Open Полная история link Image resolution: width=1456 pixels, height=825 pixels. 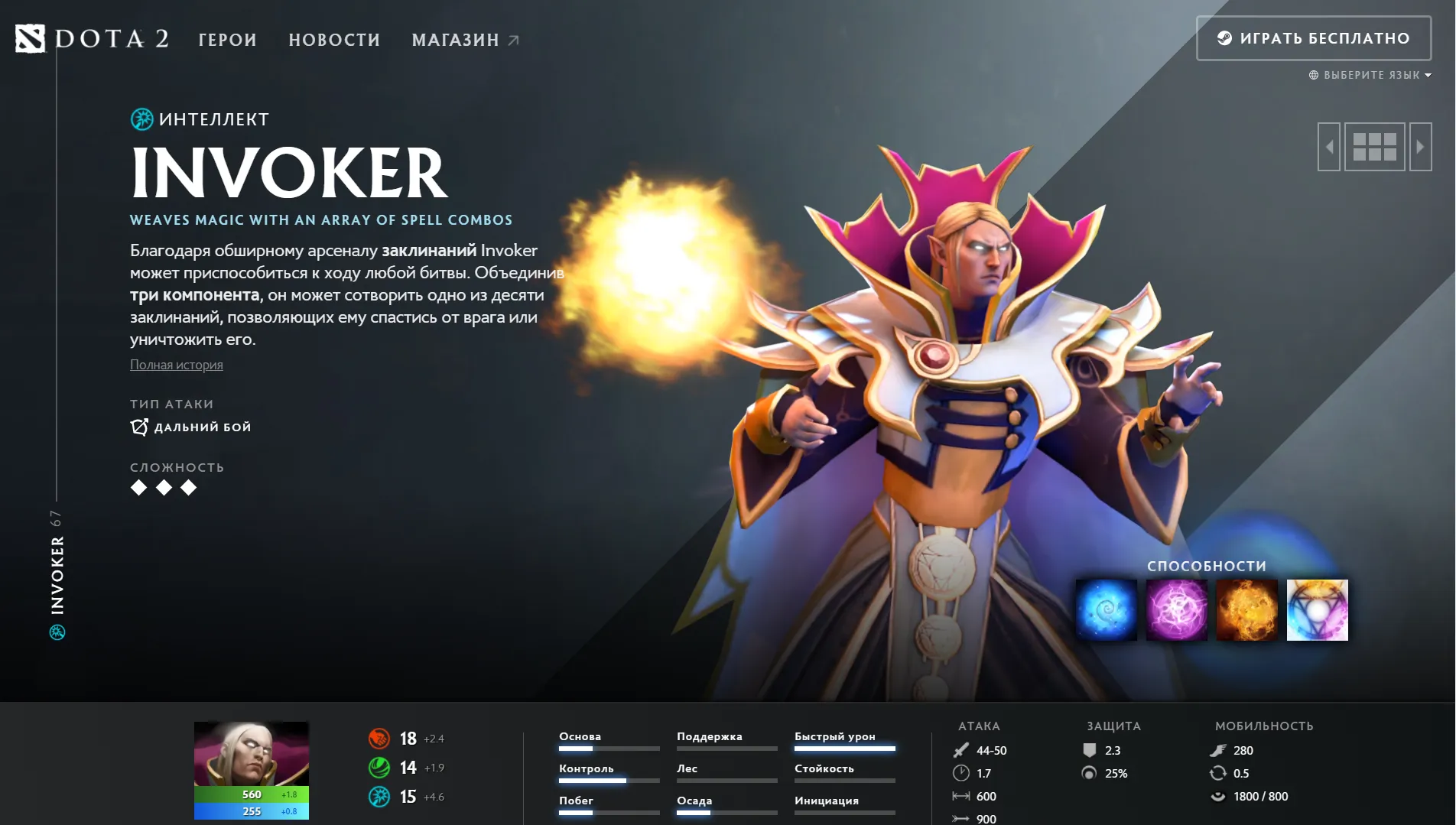175,365
